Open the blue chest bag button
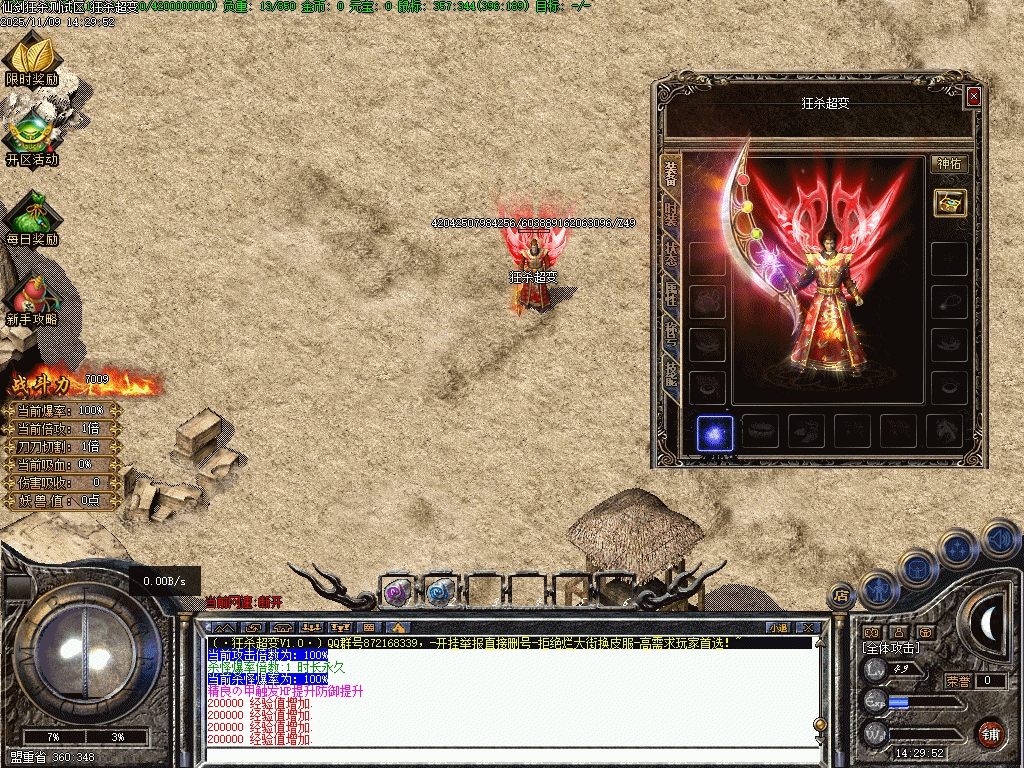The image size is (1024, 768). coord(918,567)
